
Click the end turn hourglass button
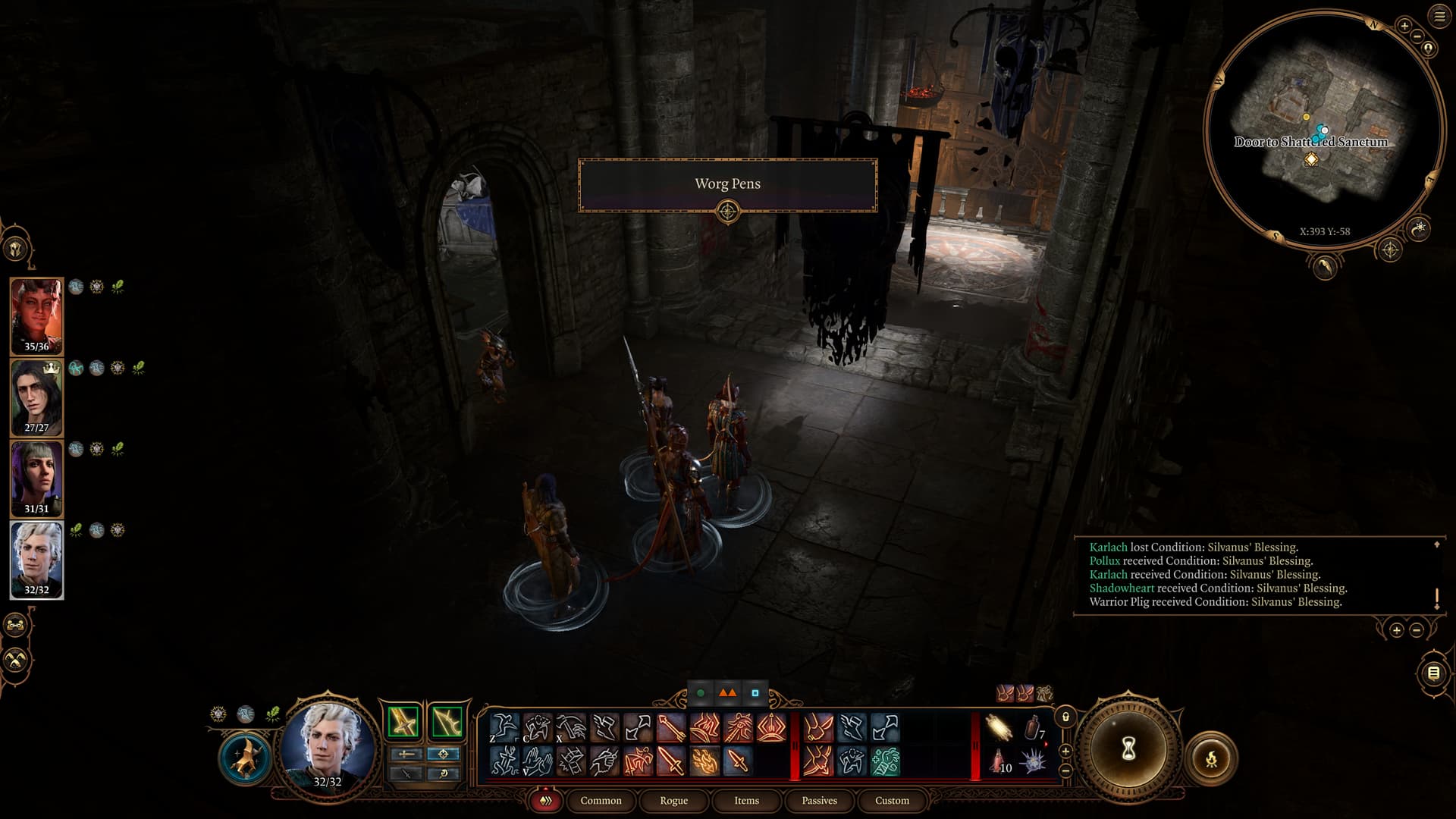1128,749
